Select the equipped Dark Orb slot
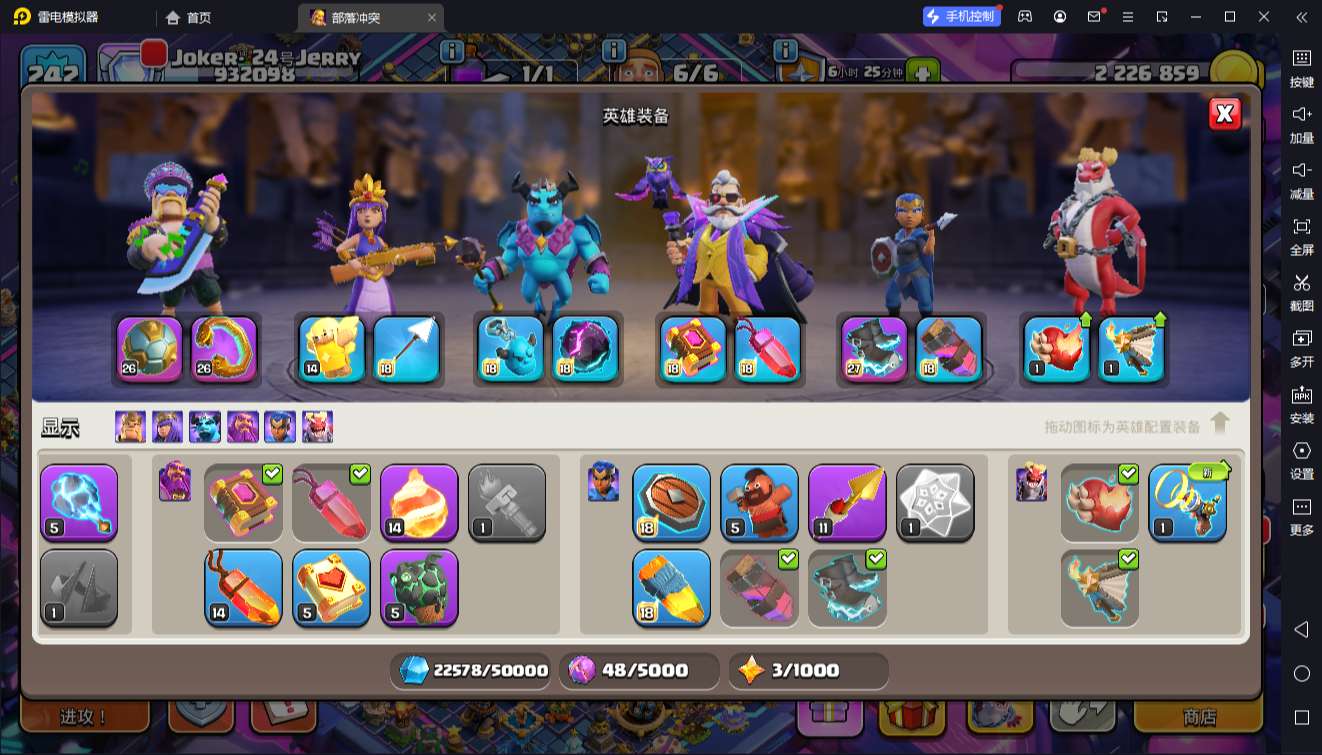 tap(585, 349)
